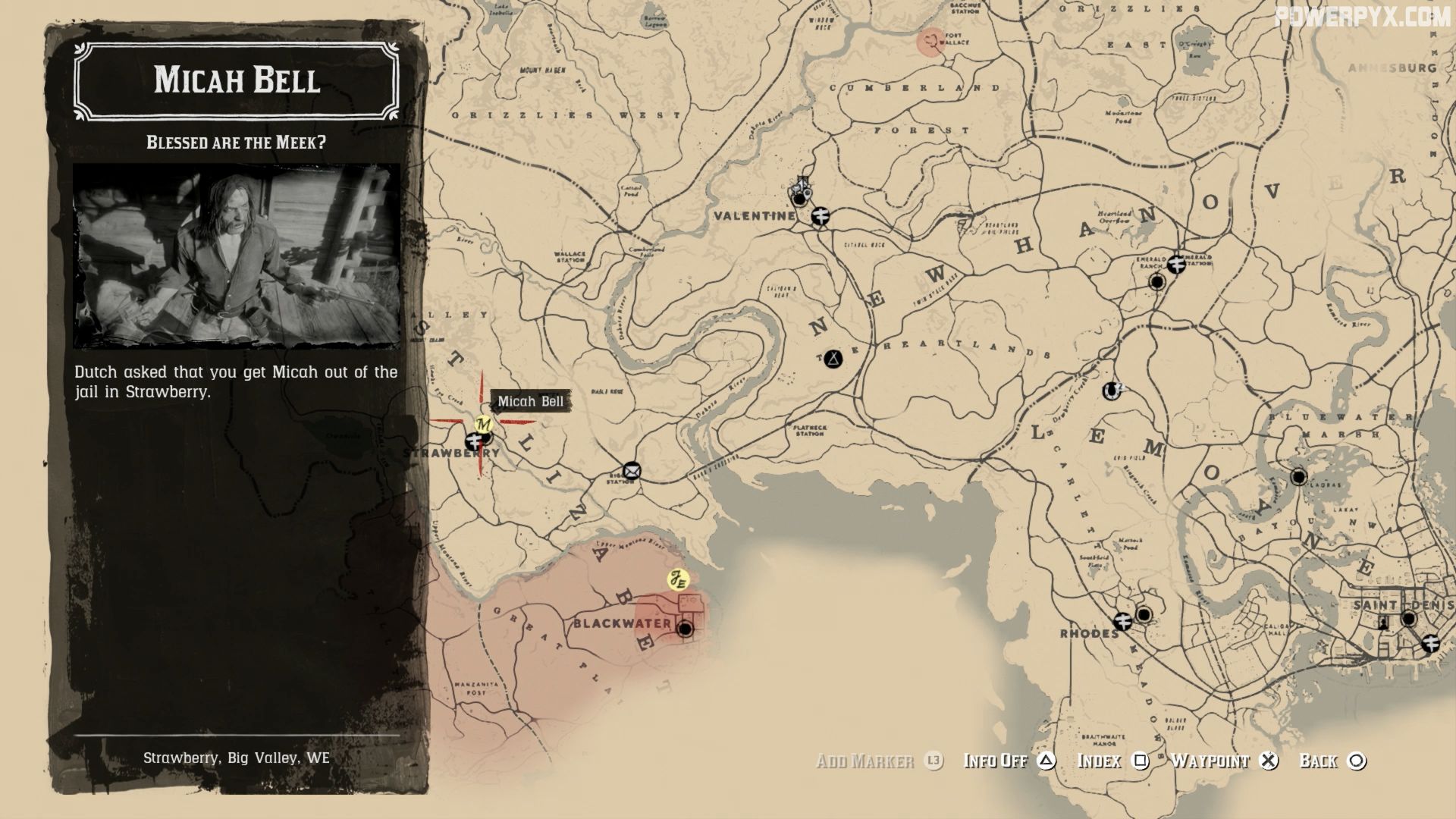
Task: Click the post office icon at Riggs Station
Action: coord(633,469)
